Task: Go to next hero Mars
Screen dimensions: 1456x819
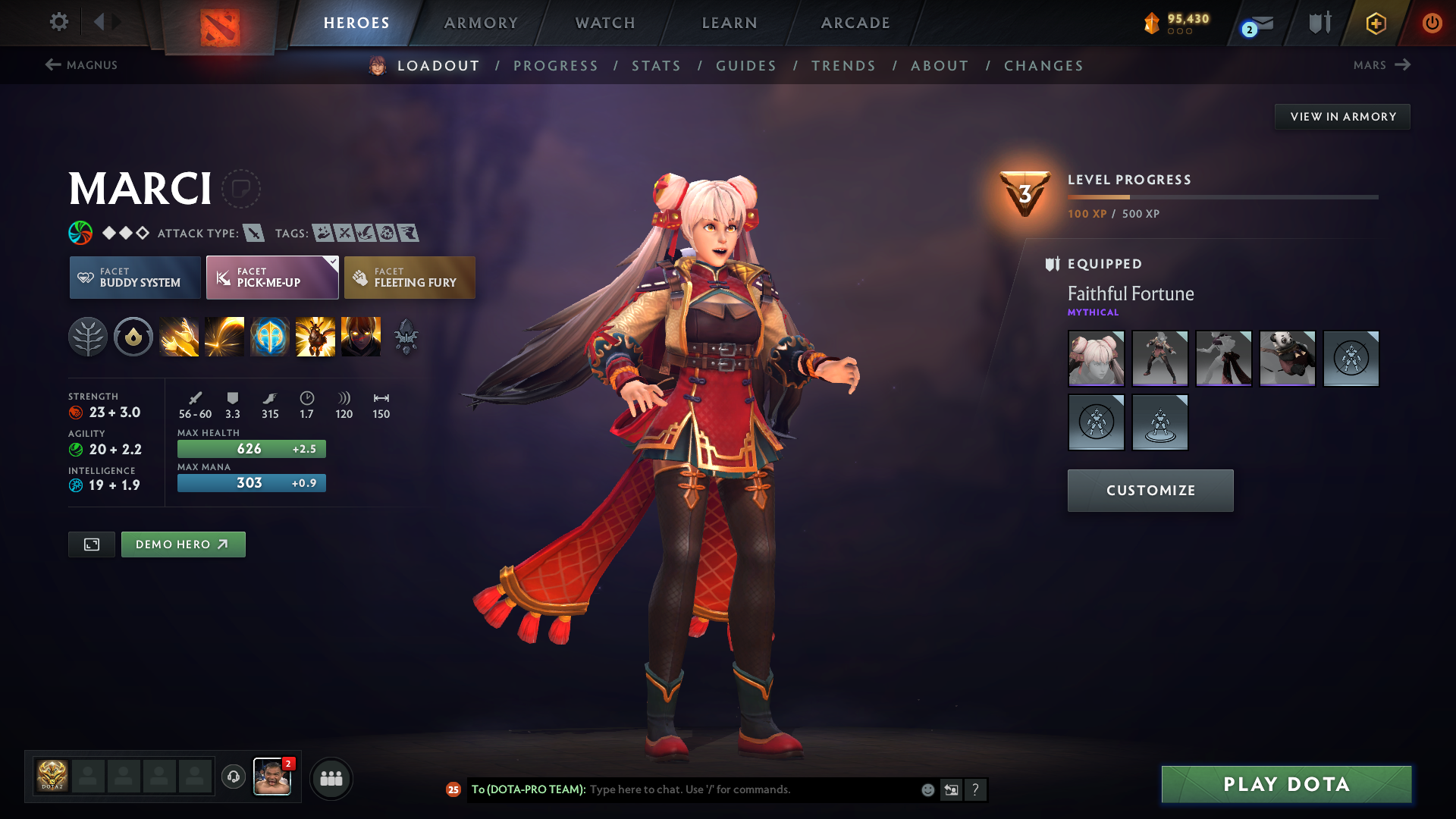Action: coord(1382,65)
